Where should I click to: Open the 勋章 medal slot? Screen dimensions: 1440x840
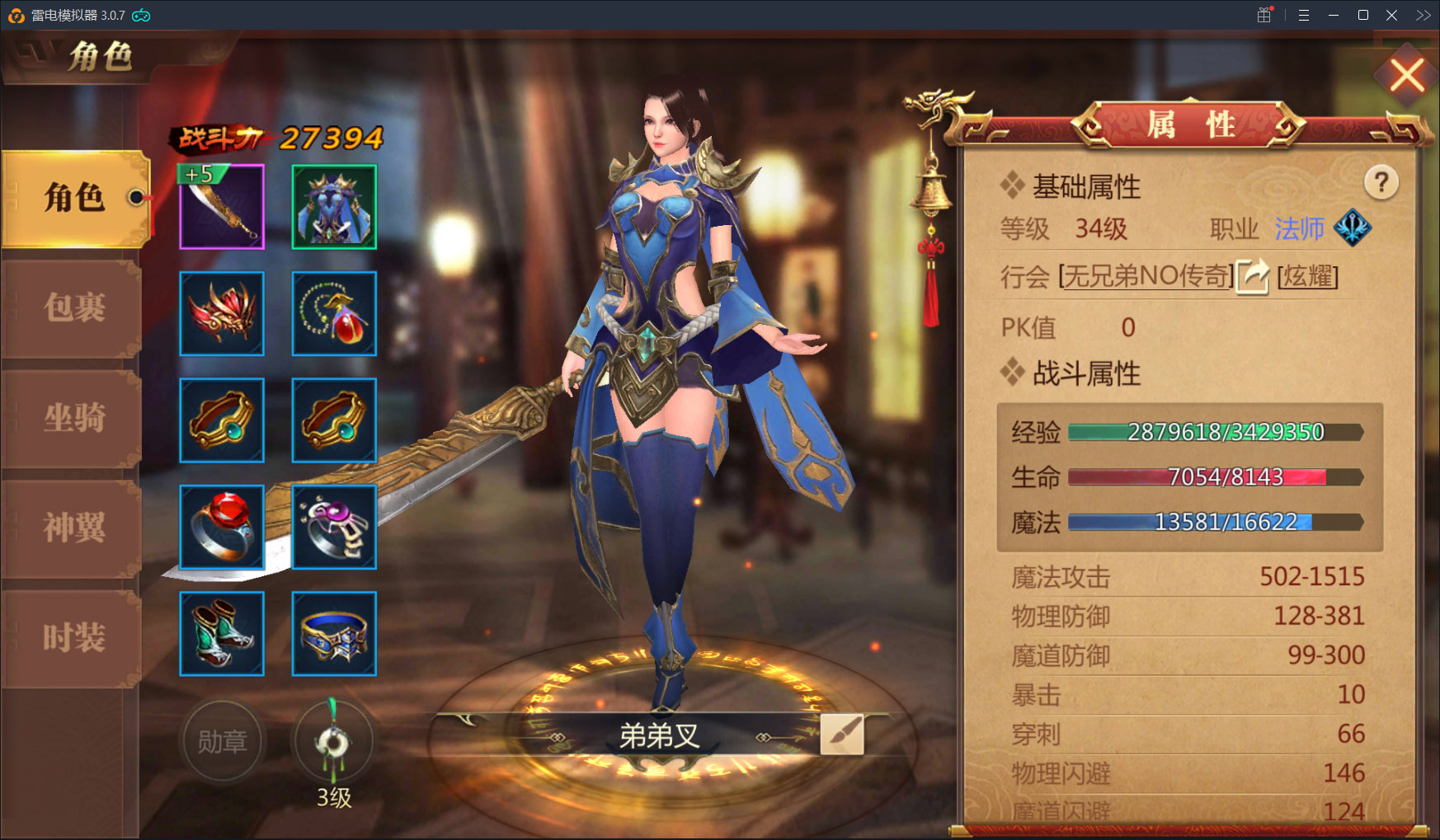click(x=222, y=741)
